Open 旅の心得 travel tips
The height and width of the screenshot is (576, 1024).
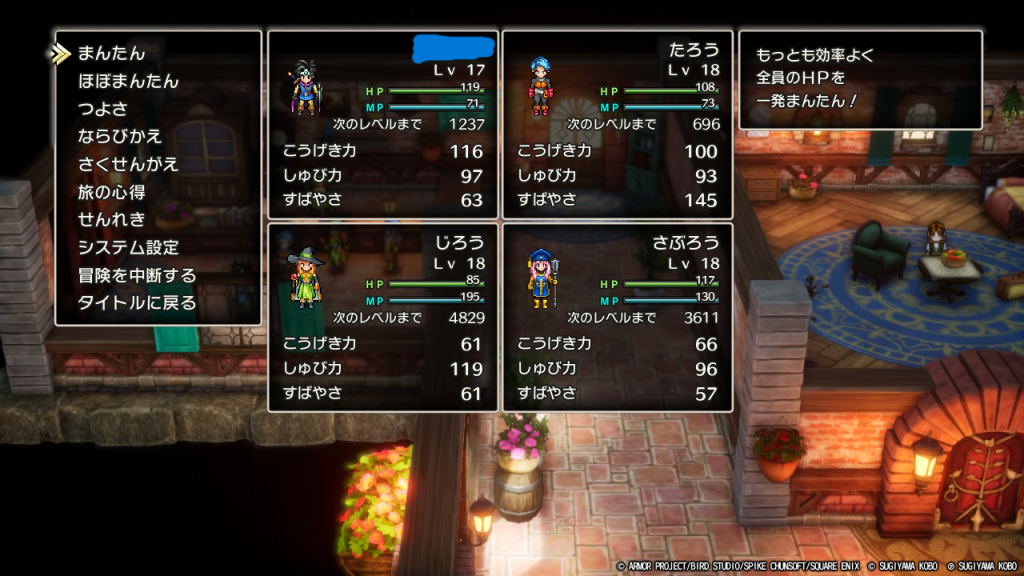tap(112, 191)
